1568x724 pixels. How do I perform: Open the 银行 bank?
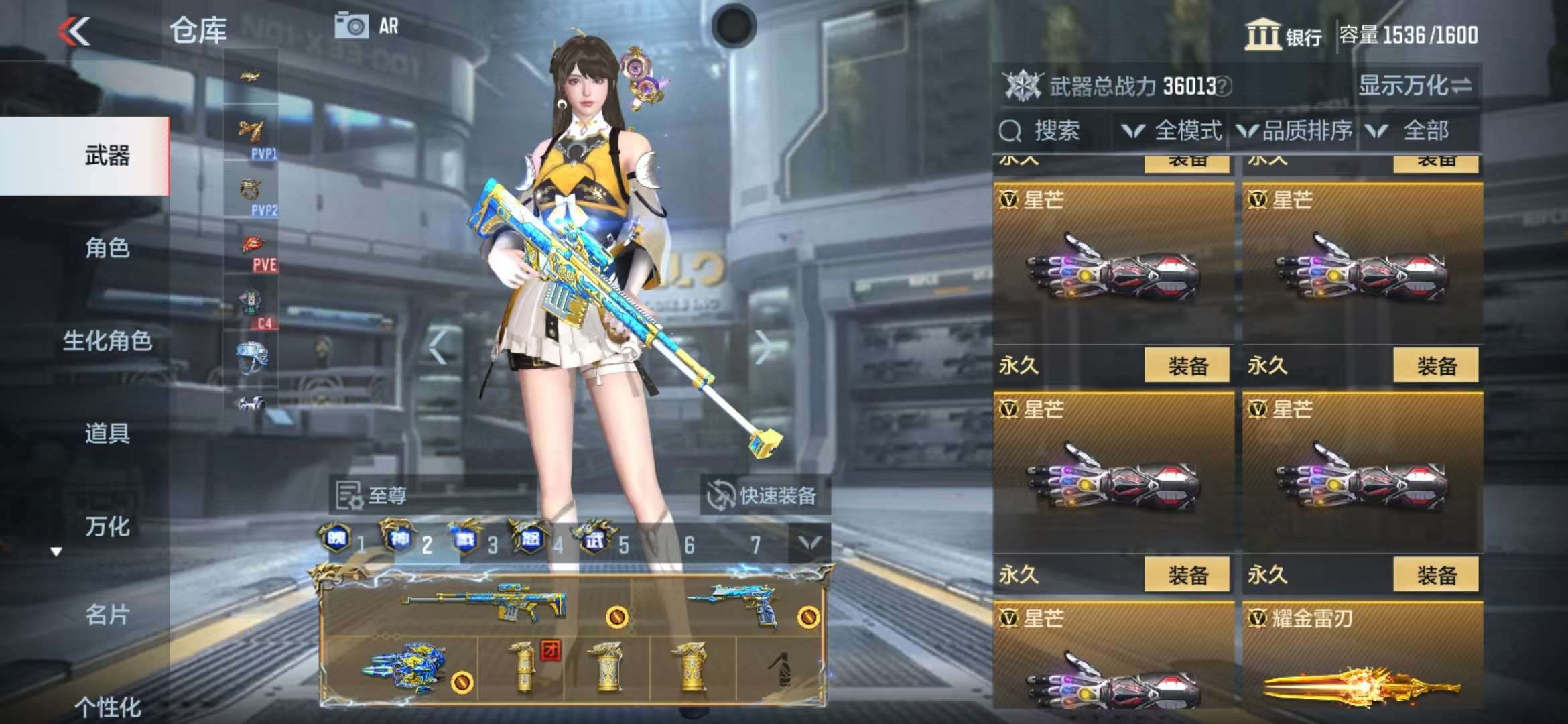pos(1283,35)
